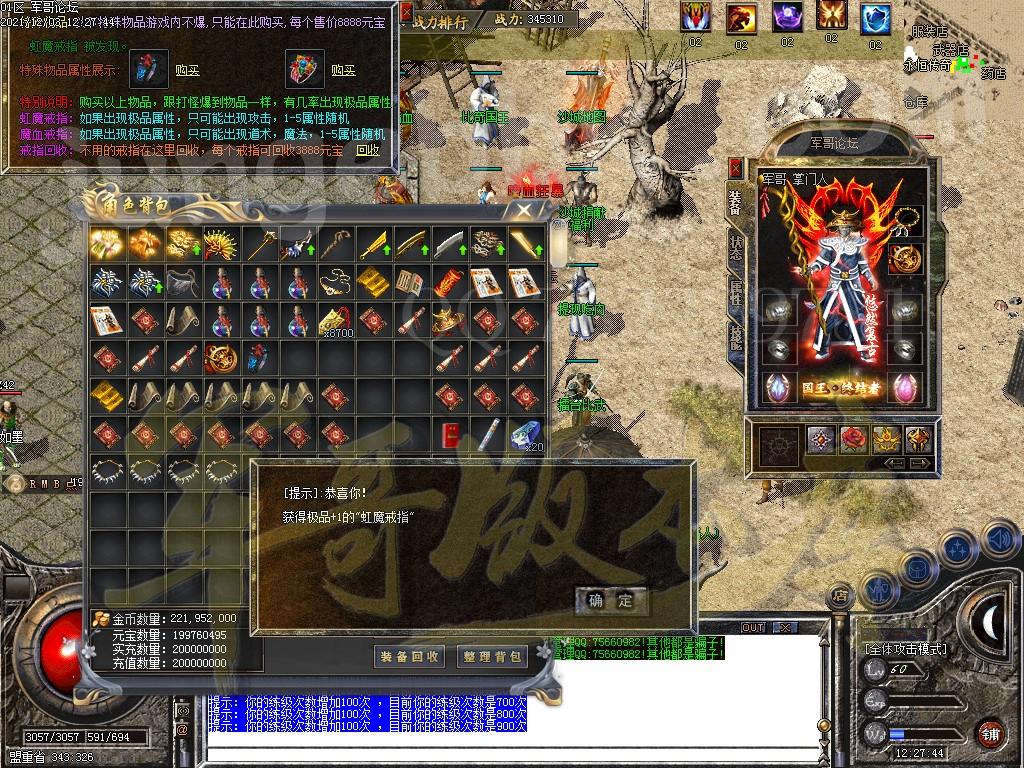This screenshot has width=1024, height=768.
Task: Close the character equipment panel
Action: [736, 167]
